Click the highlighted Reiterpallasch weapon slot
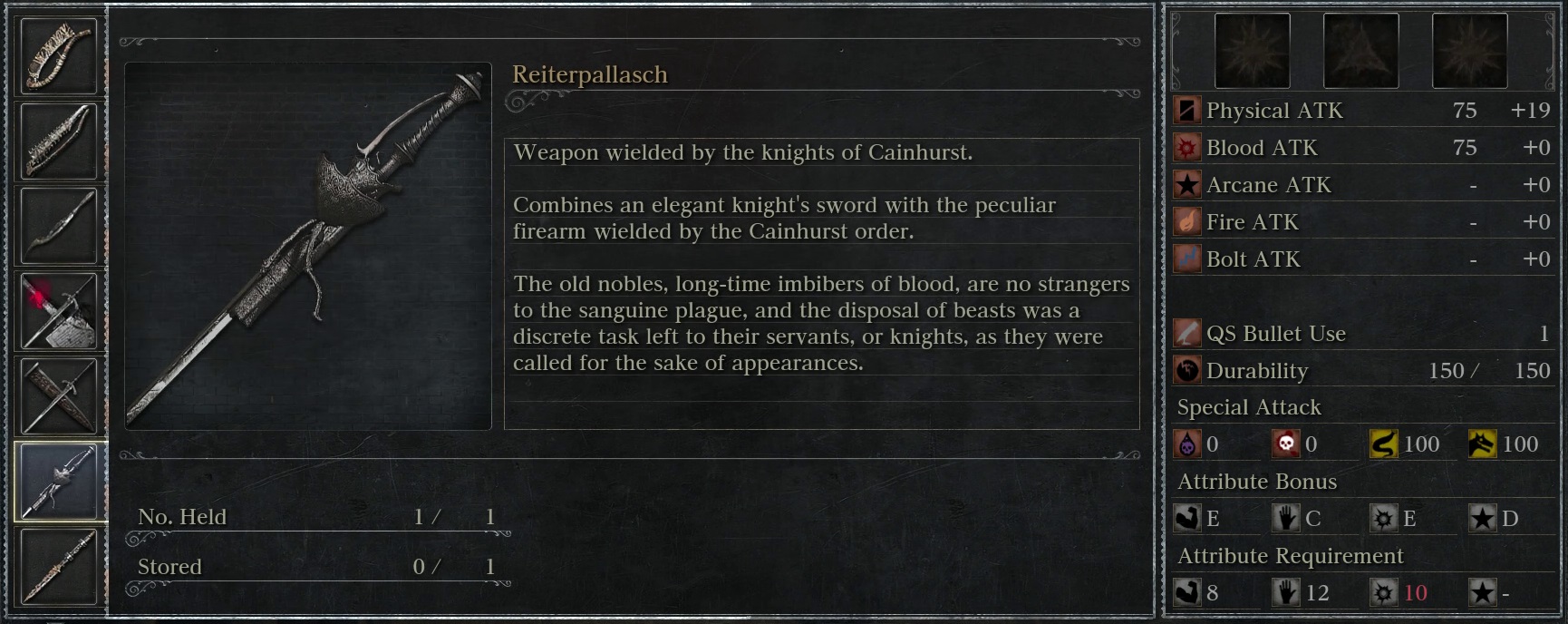 point(58,482)
